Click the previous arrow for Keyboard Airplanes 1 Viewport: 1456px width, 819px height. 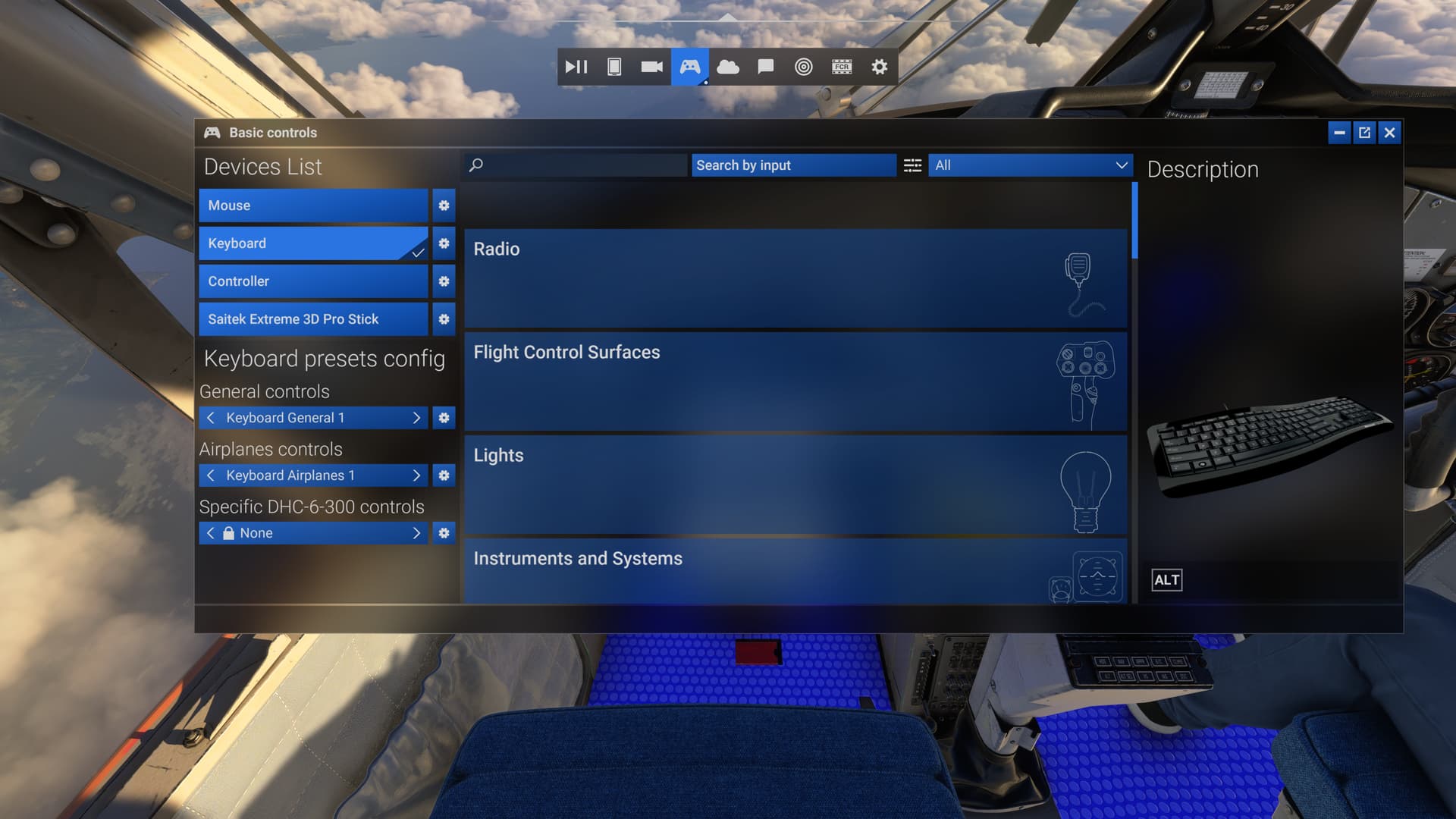coord(210,475)
